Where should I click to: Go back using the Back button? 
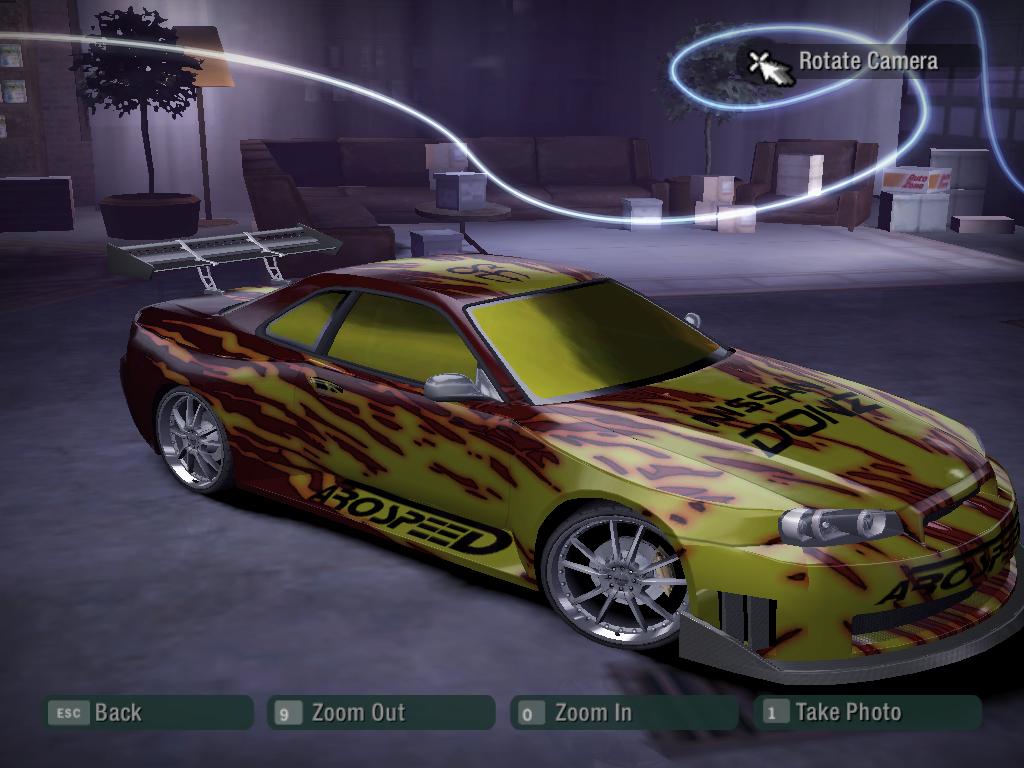coord(147,713)
